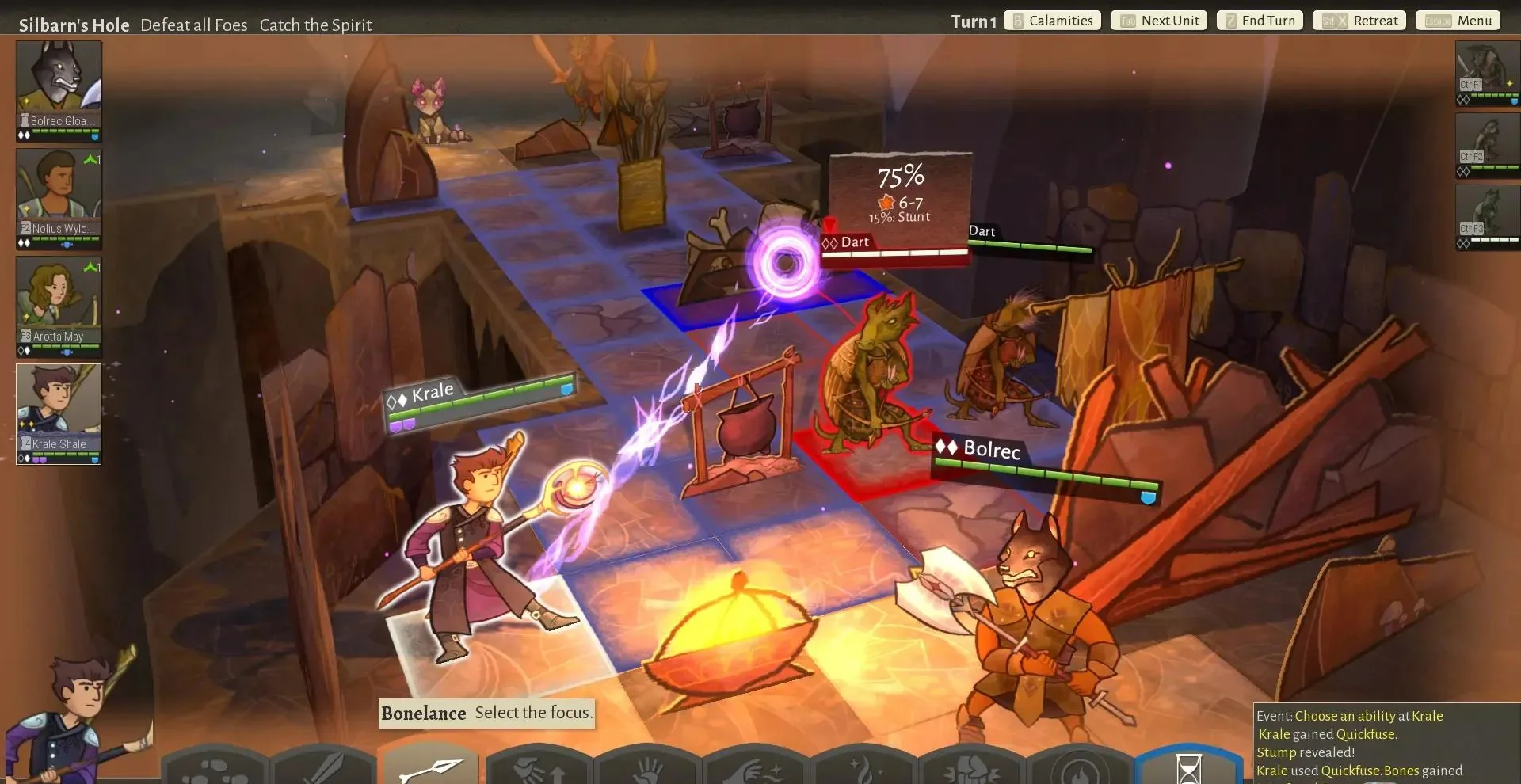Click the enemy portrait with white health bar

pyautogui.click(x=1488, y=214)
